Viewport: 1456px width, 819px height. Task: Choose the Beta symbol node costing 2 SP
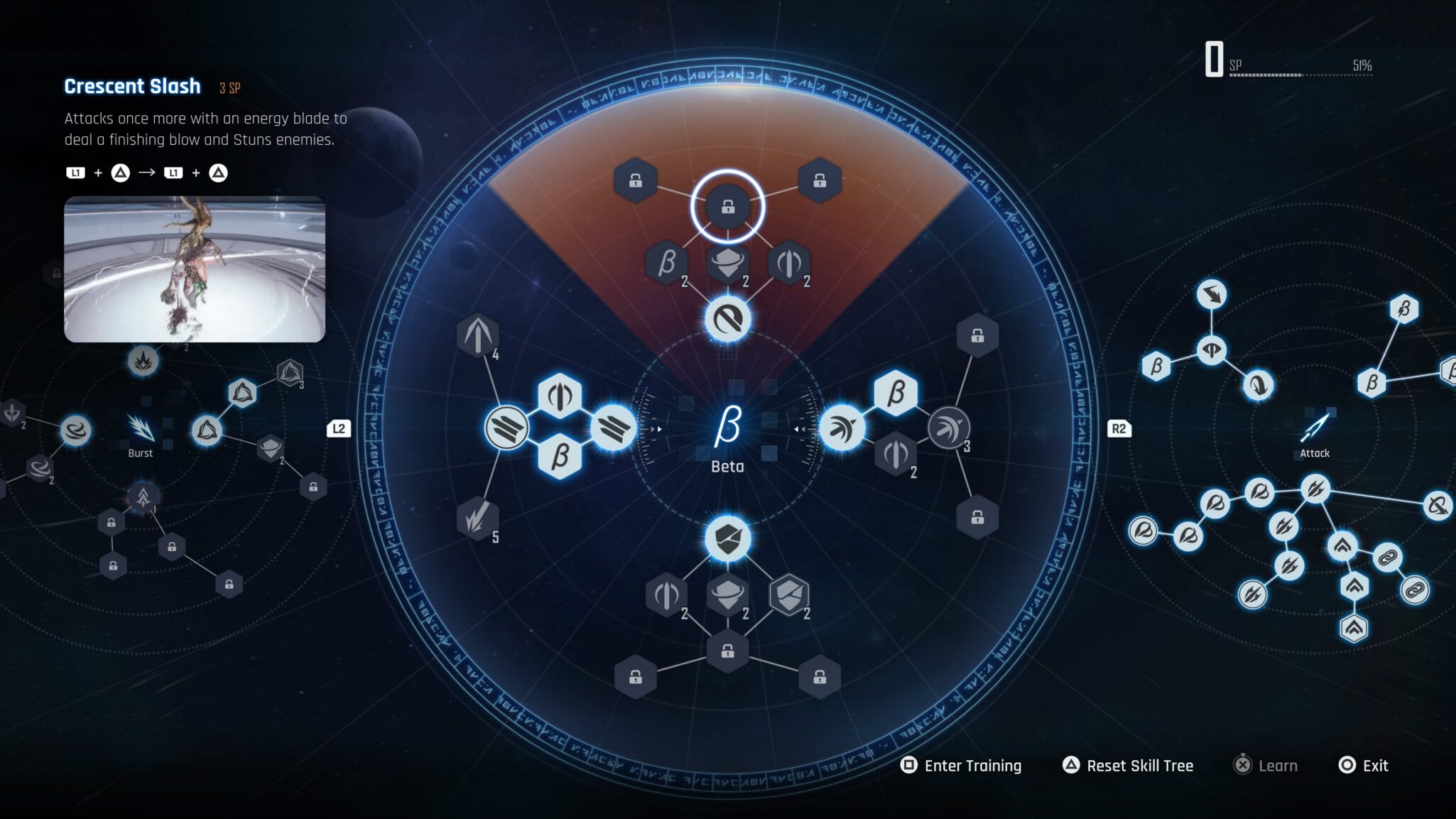coord(666,263)
